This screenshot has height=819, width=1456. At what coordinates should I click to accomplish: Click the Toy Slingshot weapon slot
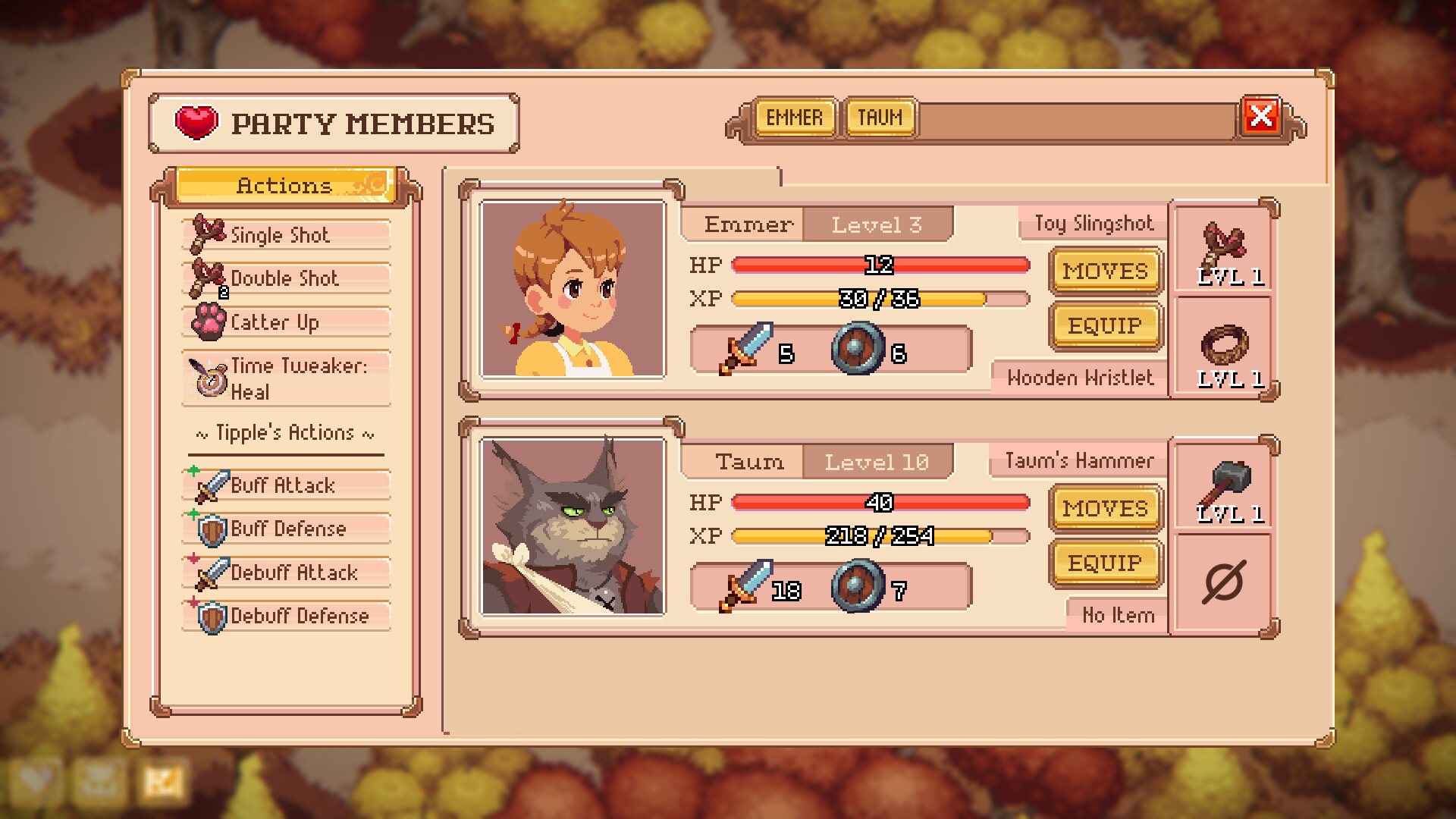click(x=1223, y=250)
